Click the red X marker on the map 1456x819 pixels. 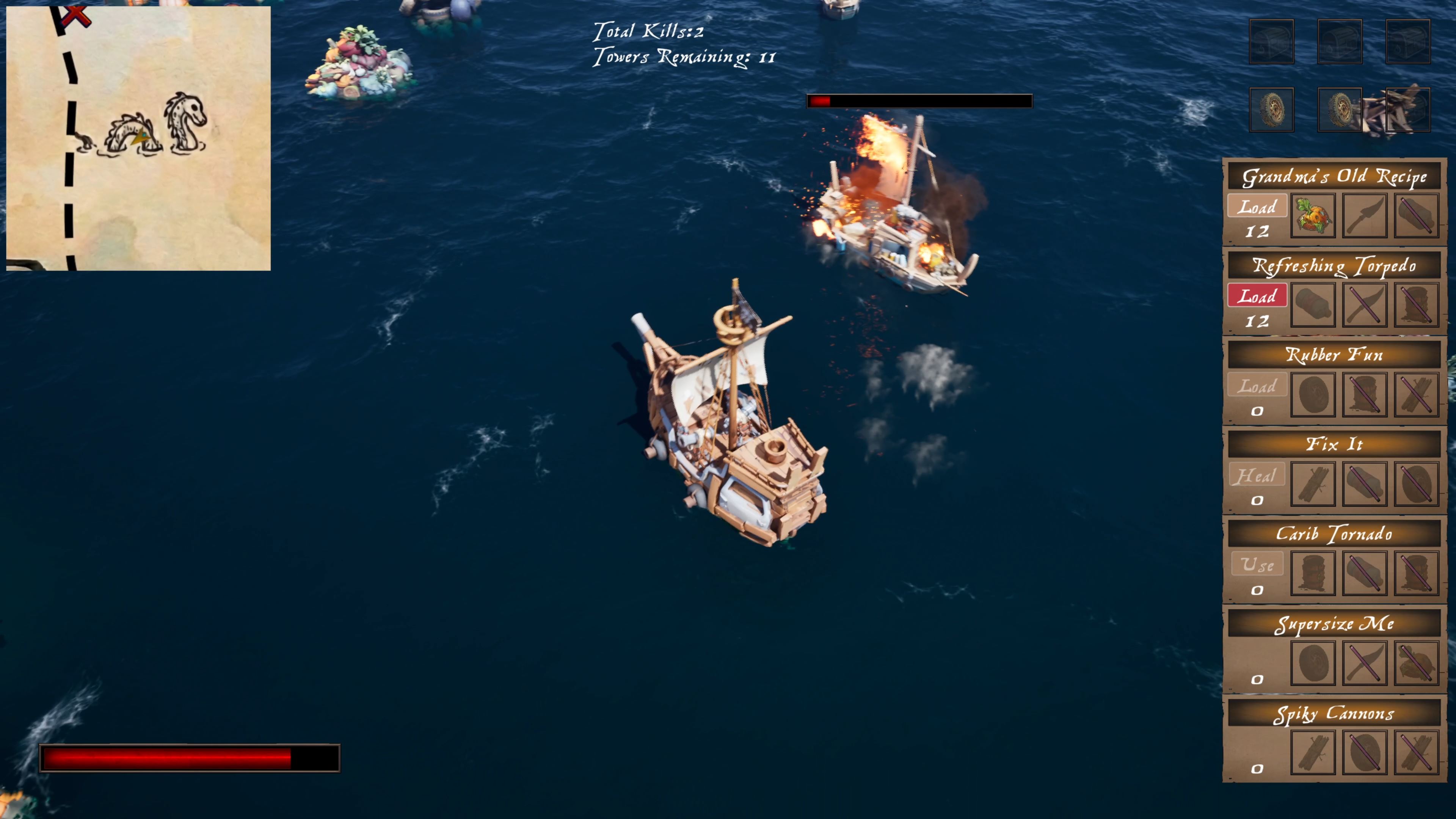point(75,16)
